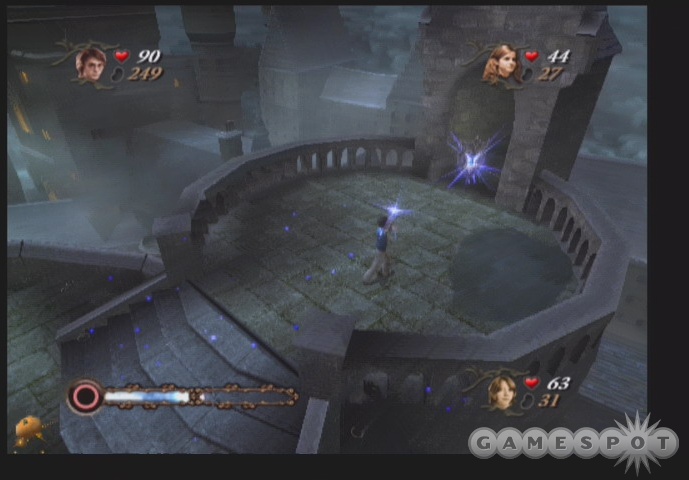The image size is (689, 480).
Task: Select Harry's character portrait
Action: (x=91, y=62)
